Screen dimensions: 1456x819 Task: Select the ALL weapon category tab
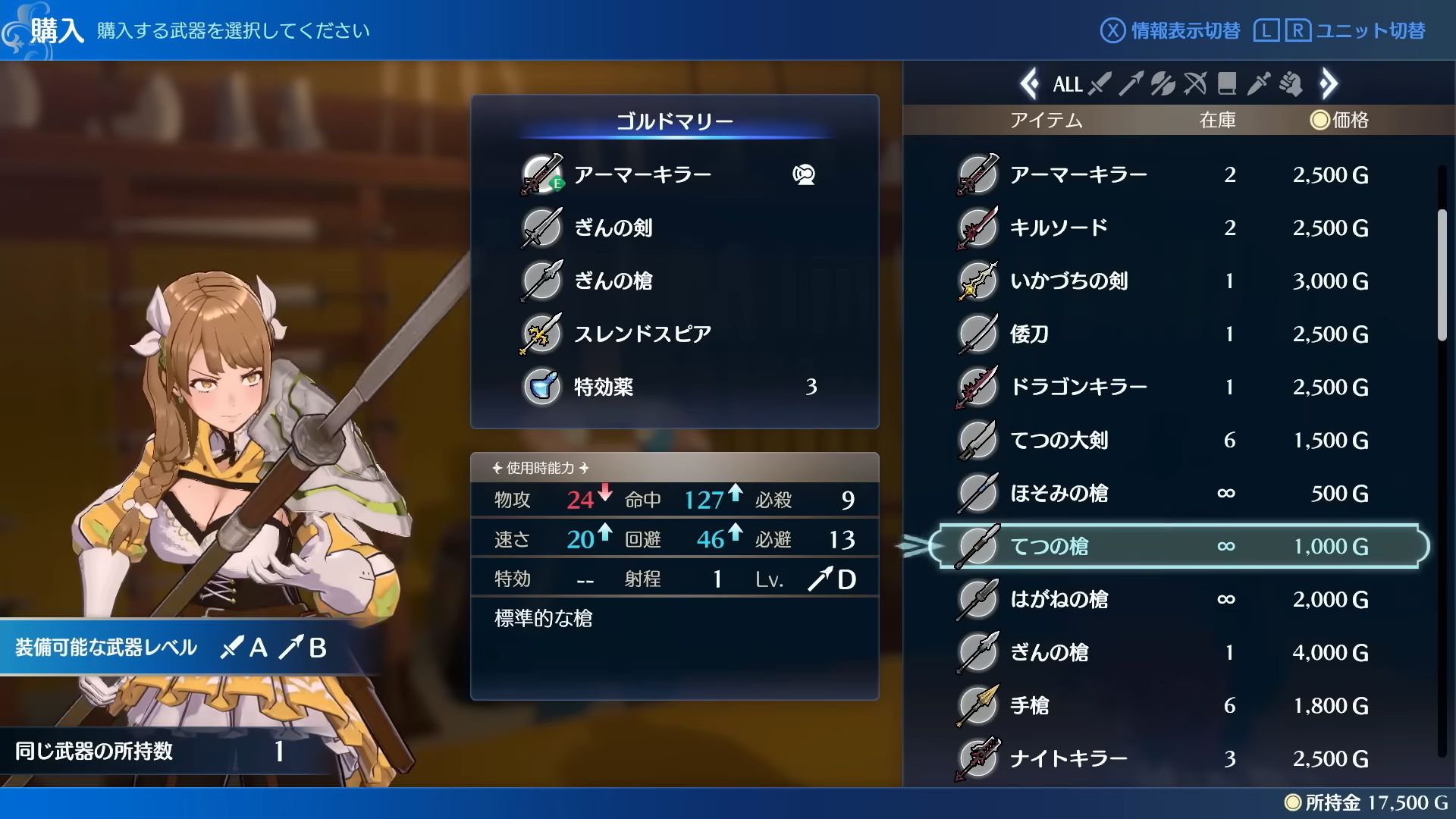1067,84
